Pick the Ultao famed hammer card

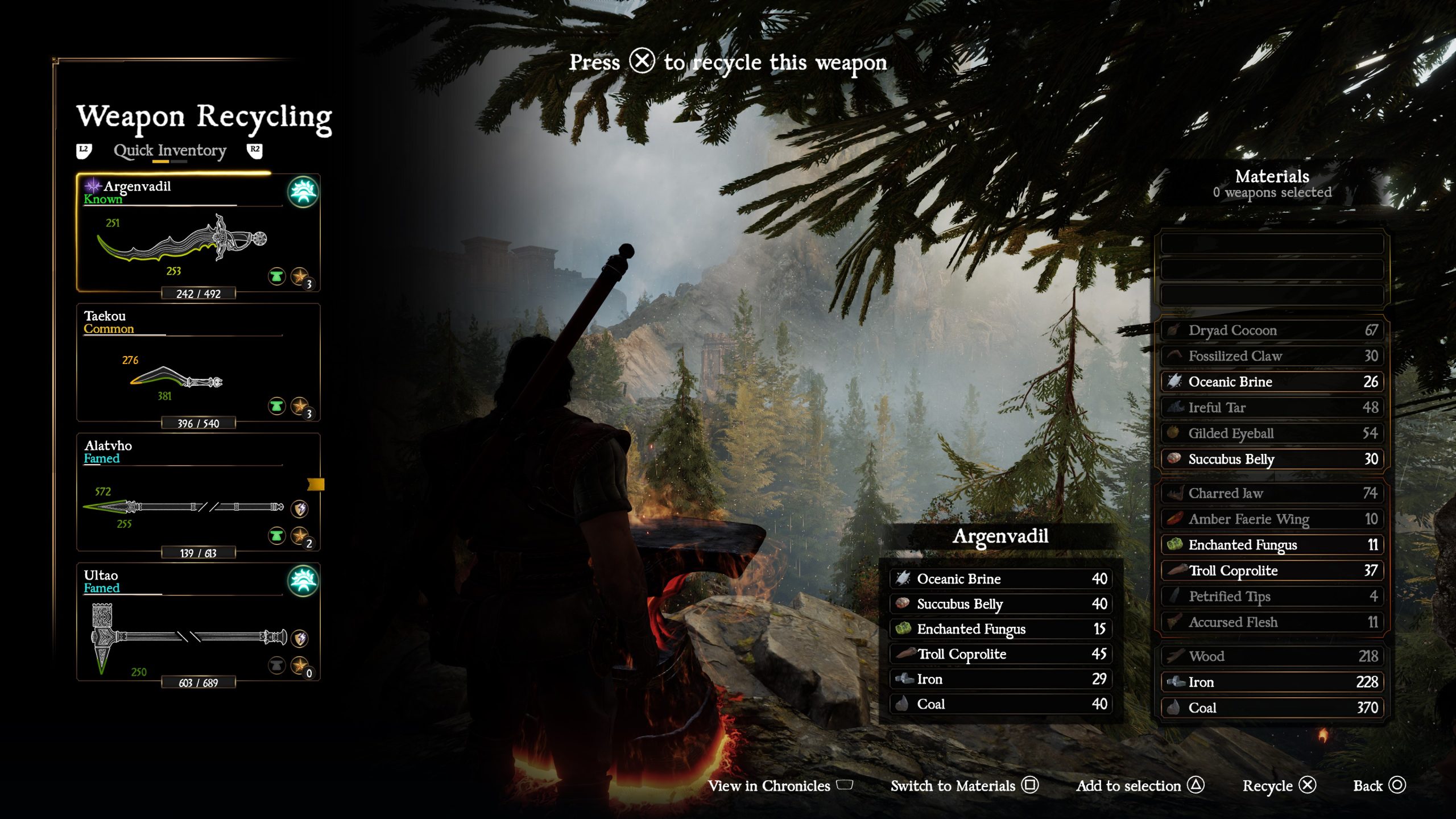click(x=198, y=622)
